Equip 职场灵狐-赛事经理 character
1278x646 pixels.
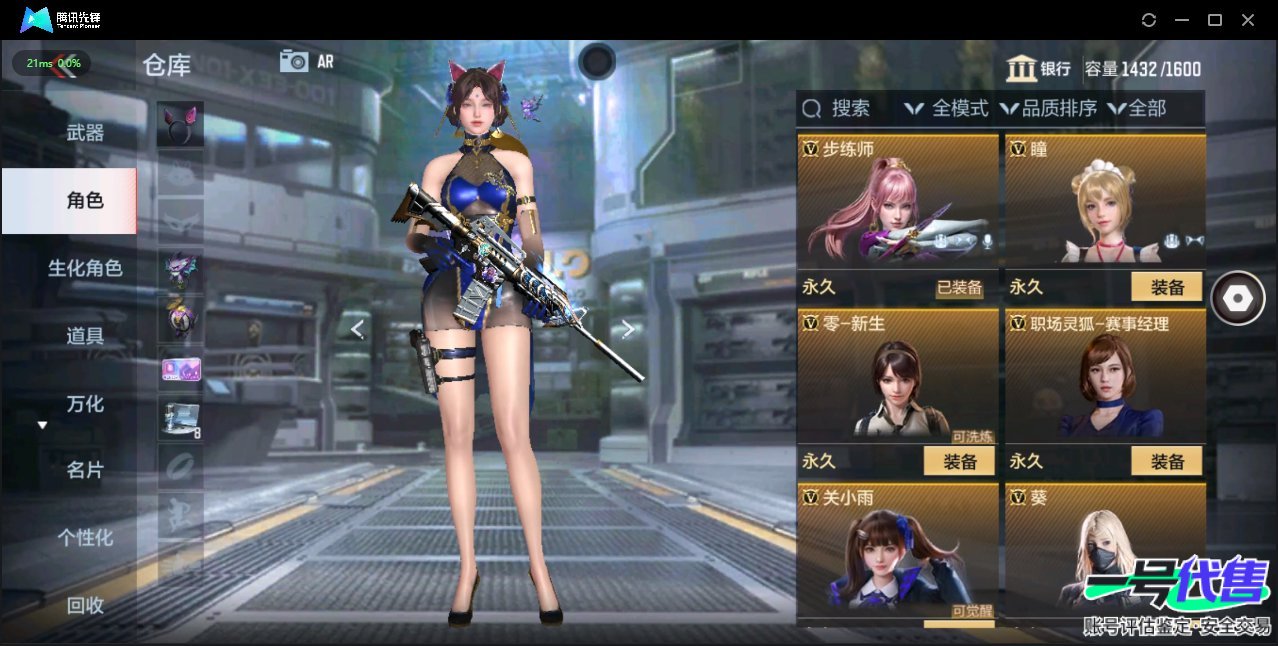1167,461
